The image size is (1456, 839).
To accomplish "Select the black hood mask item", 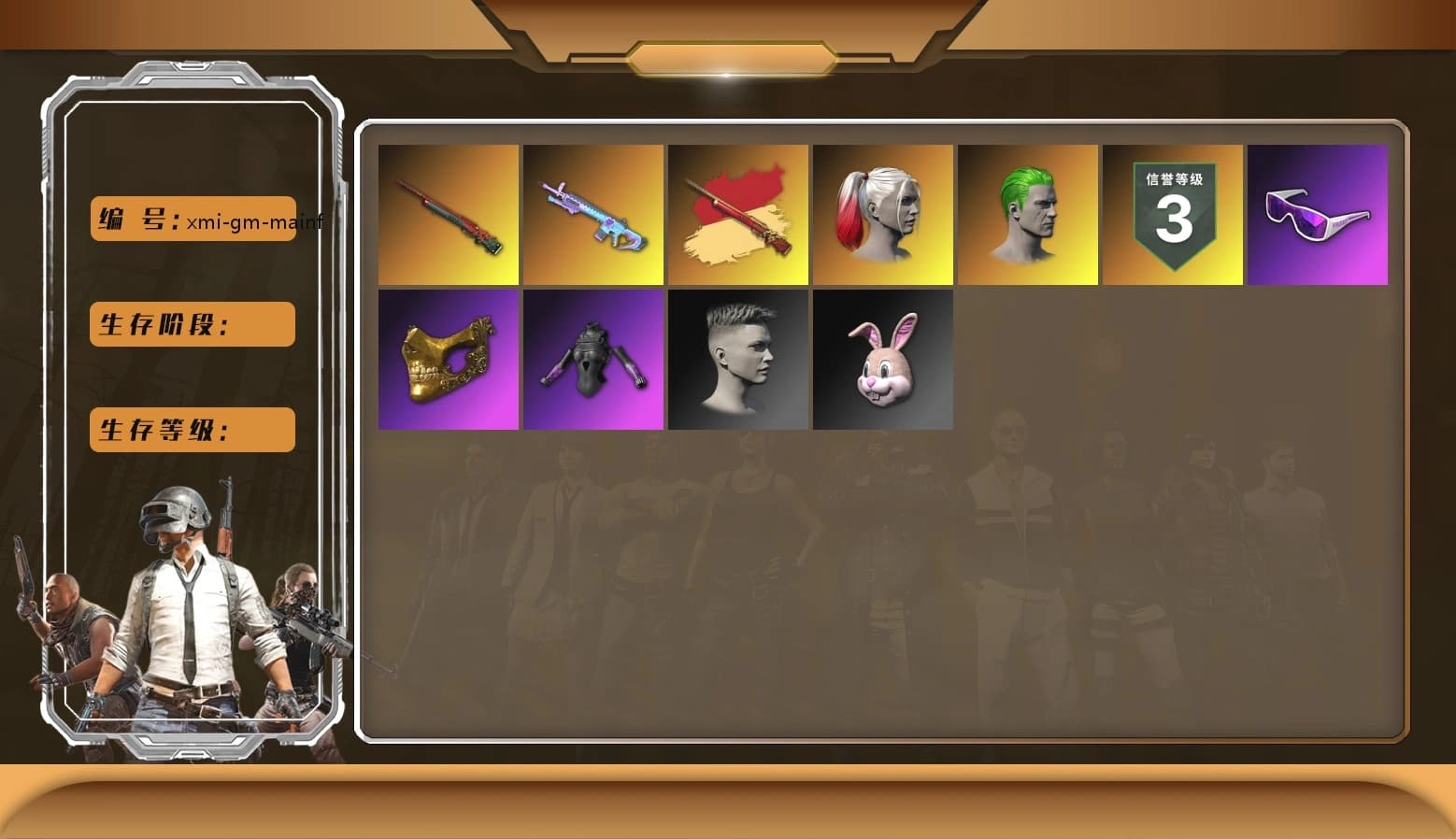I will (592, 360).
